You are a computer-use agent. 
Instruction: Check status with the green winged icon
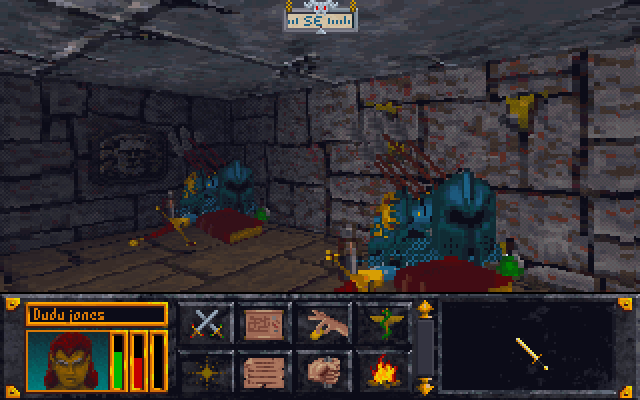pyautogui.click(x=382, y=323)
